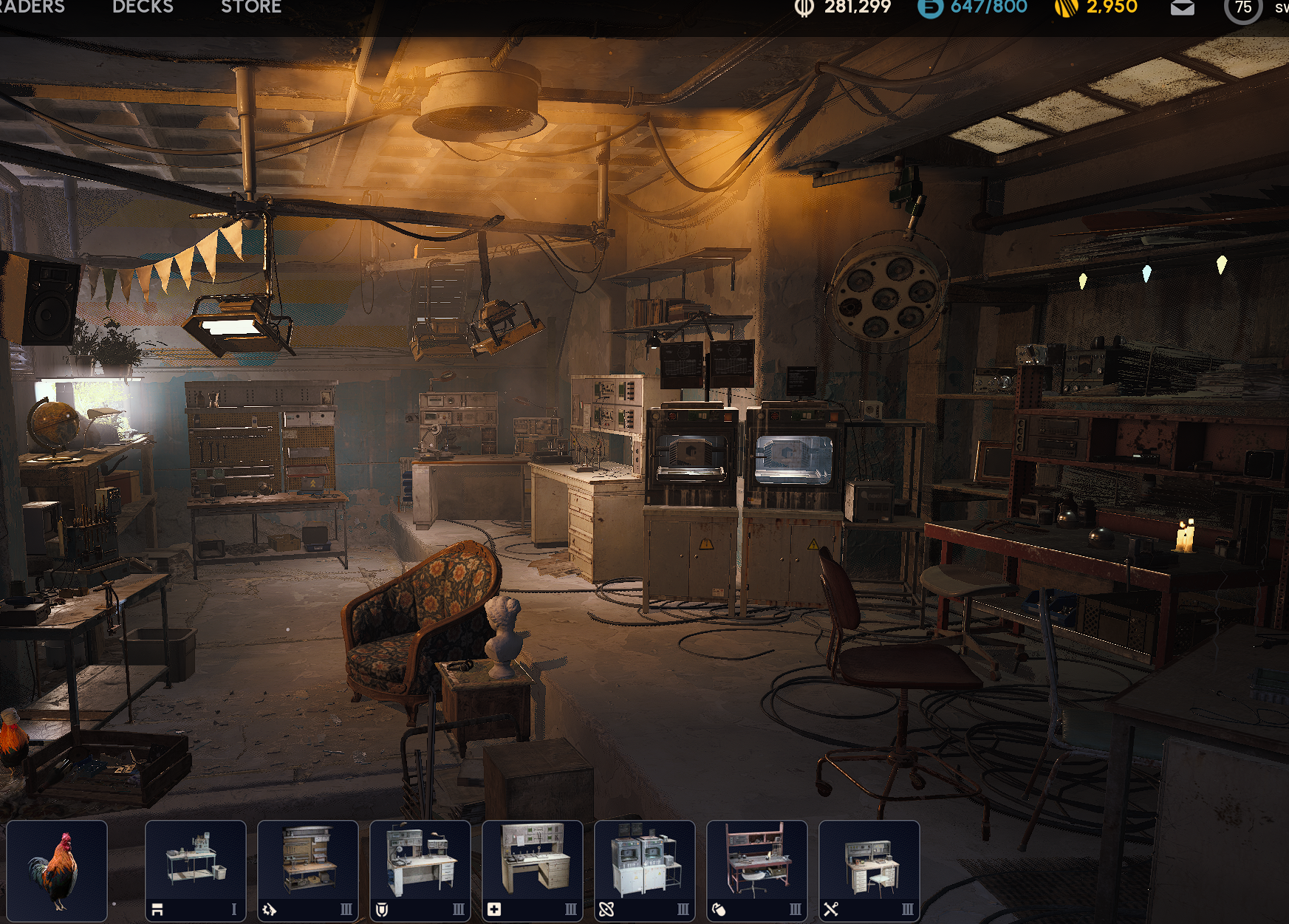
Task: Switch to the Decks tab
Action: click(x=143, y=7)
